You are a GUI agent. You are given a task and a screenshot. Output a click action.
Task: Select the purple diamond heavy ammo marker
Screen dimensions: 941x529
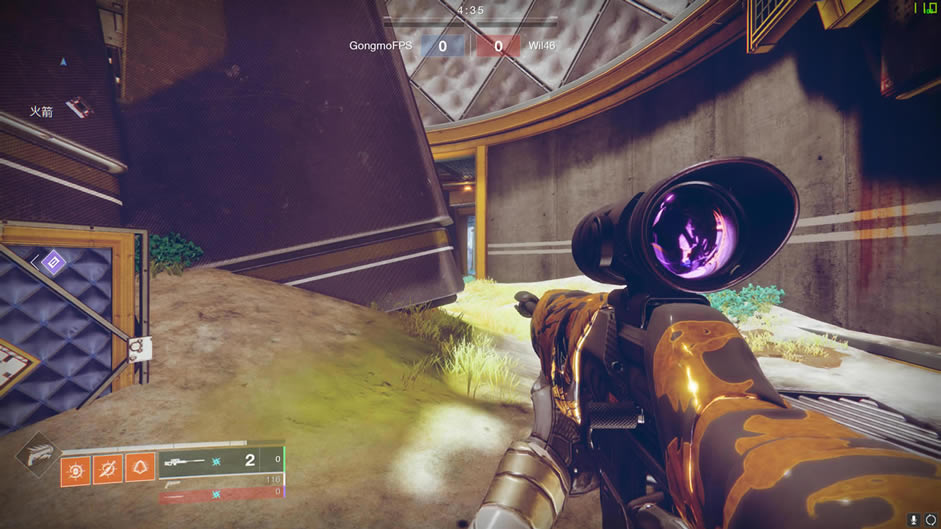coord(54,263)
